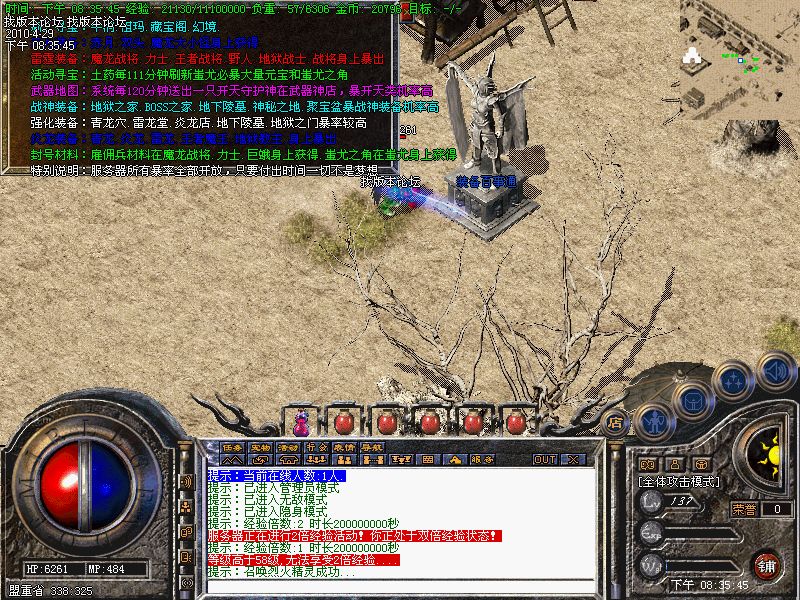Image resolution: width=800 pixels, height=600 pixels.
Task: Open the 店 shop button
Action: point(616,423)
